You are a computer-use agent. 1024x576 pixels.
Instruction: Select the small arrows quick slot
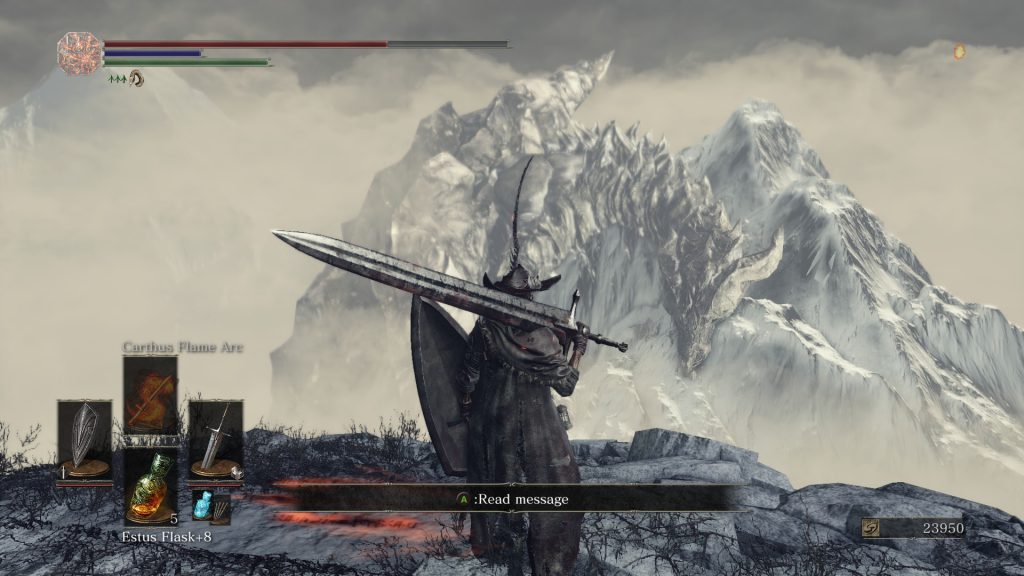click(221, 508)
